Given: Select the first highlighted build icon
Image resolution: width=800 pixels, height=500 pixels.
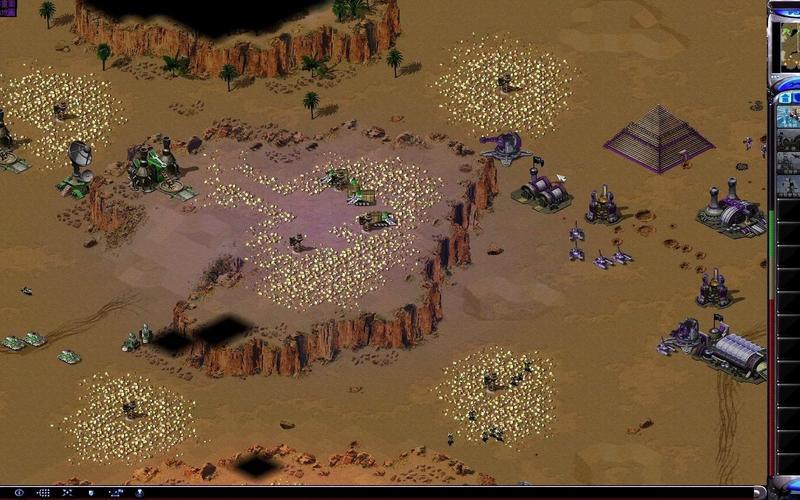Looking at the screenshot, I should pos(789,116).
